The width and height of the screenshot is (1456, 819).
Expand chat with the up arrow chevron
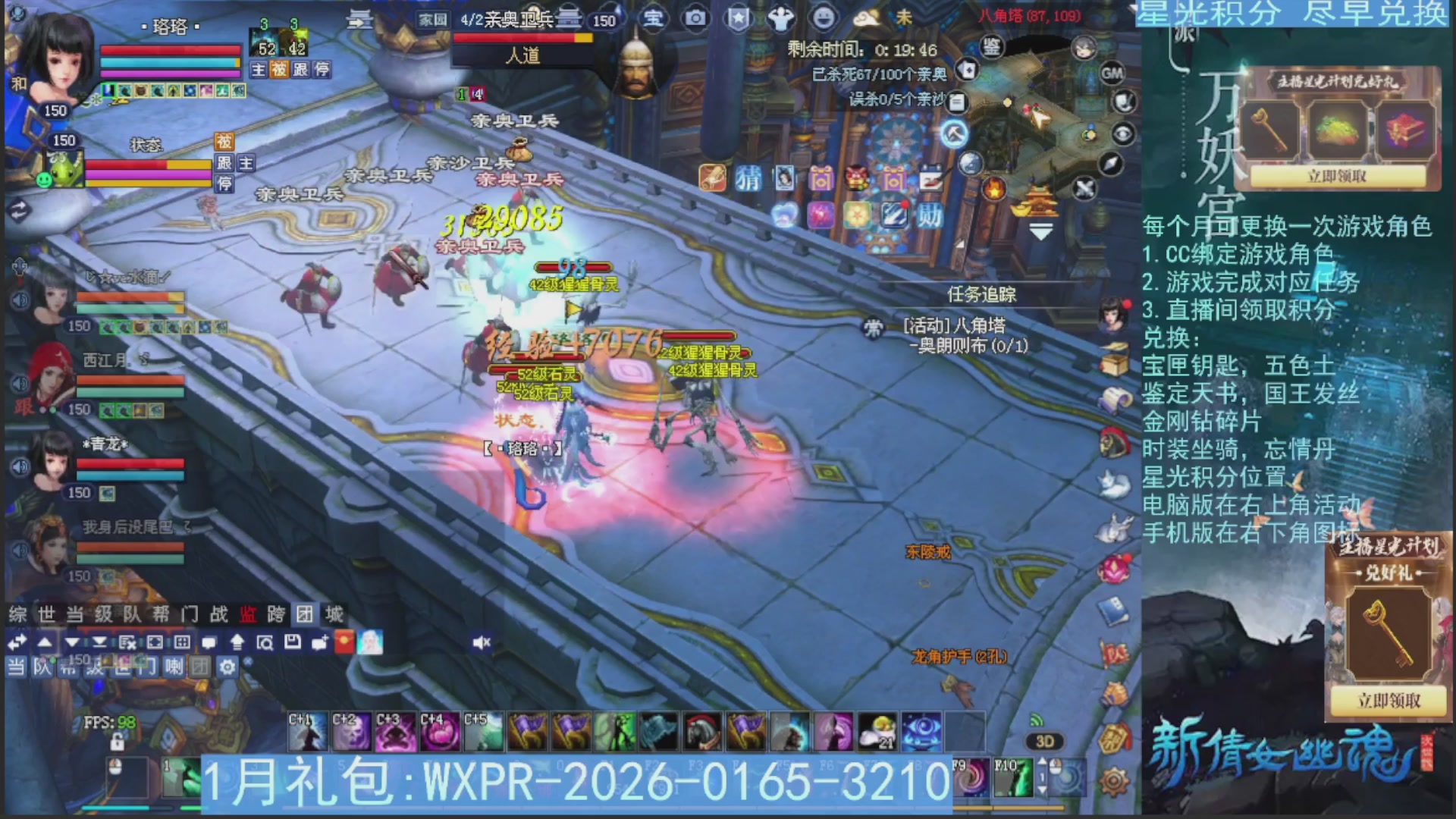click(44, 642)
